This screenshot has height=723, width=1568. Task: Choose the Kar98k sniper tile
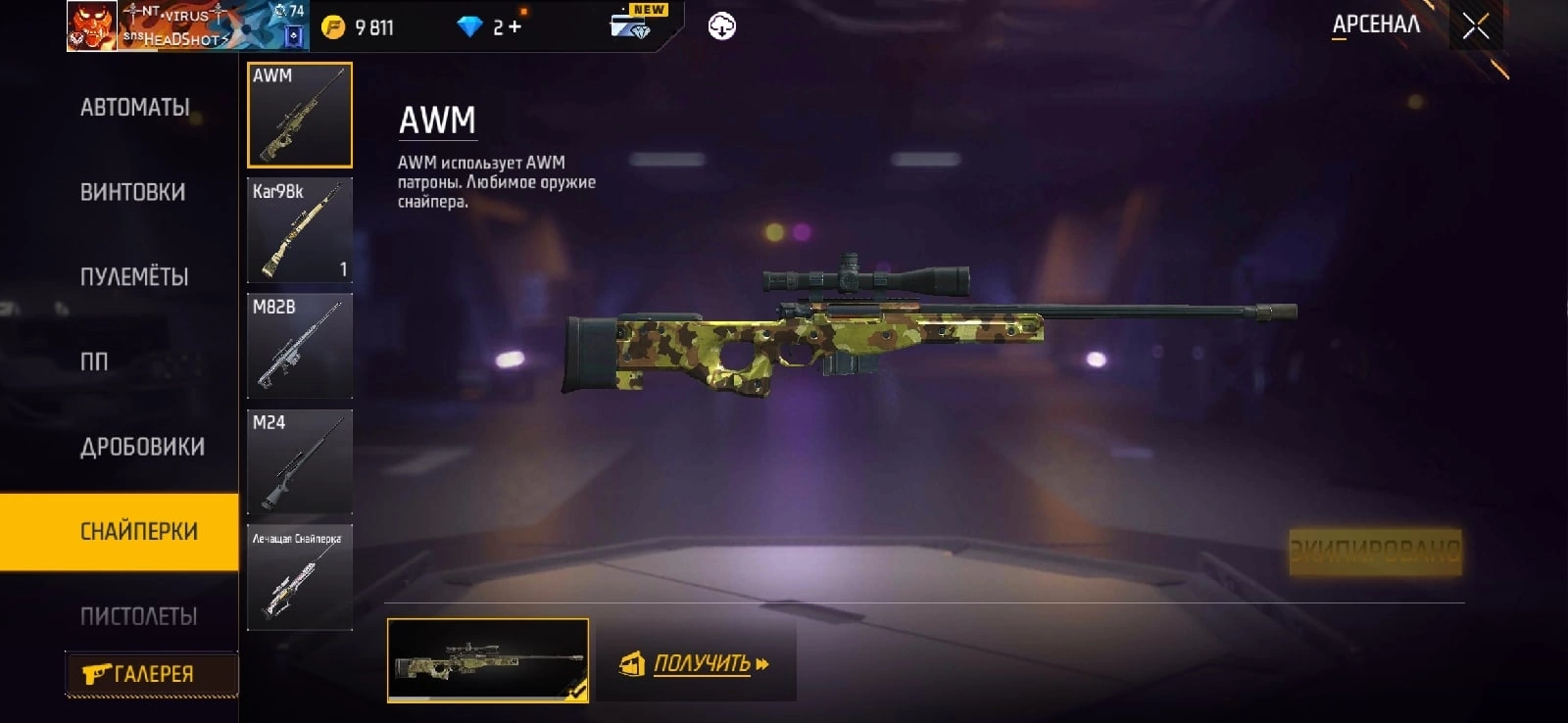[300, 231]
